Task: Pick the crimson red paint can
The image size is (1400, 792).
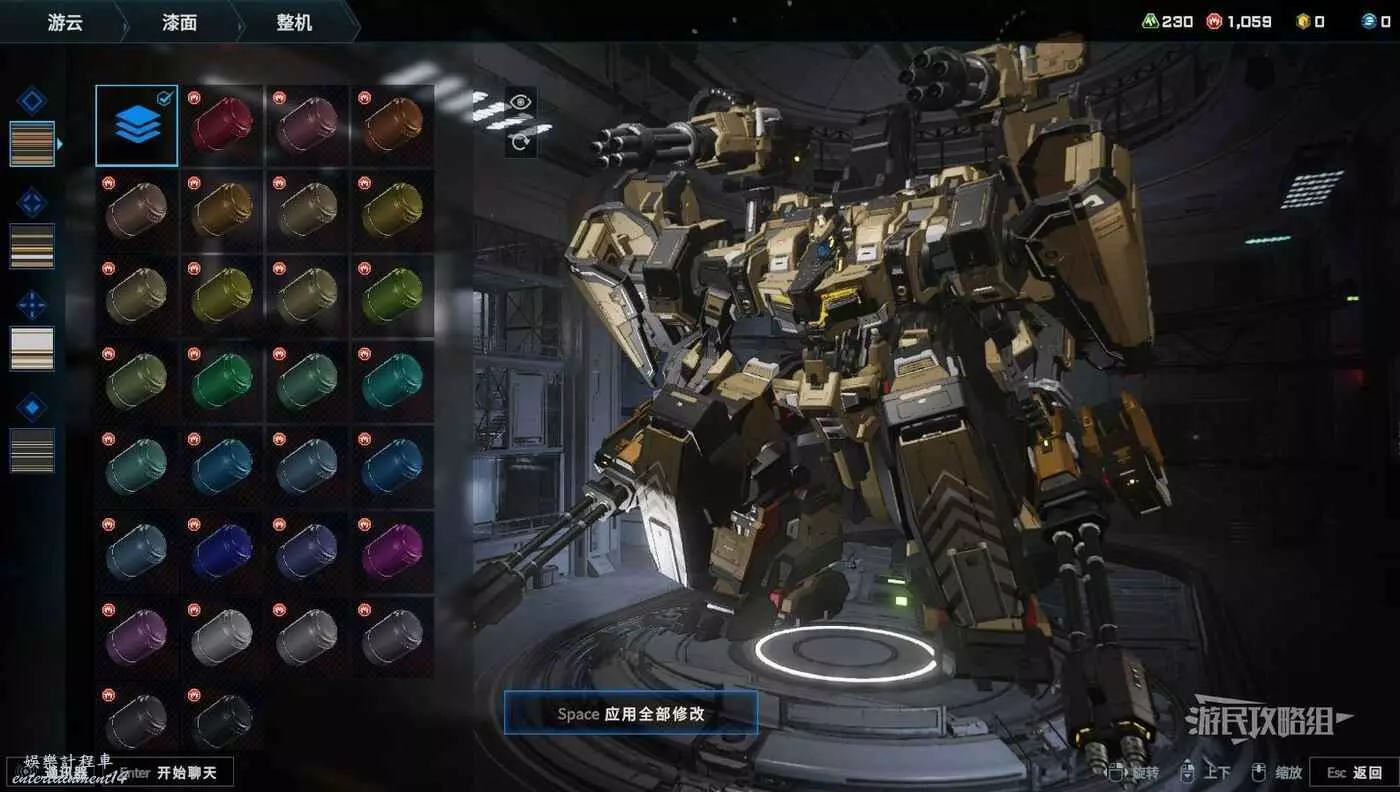Action: point(222,125)
